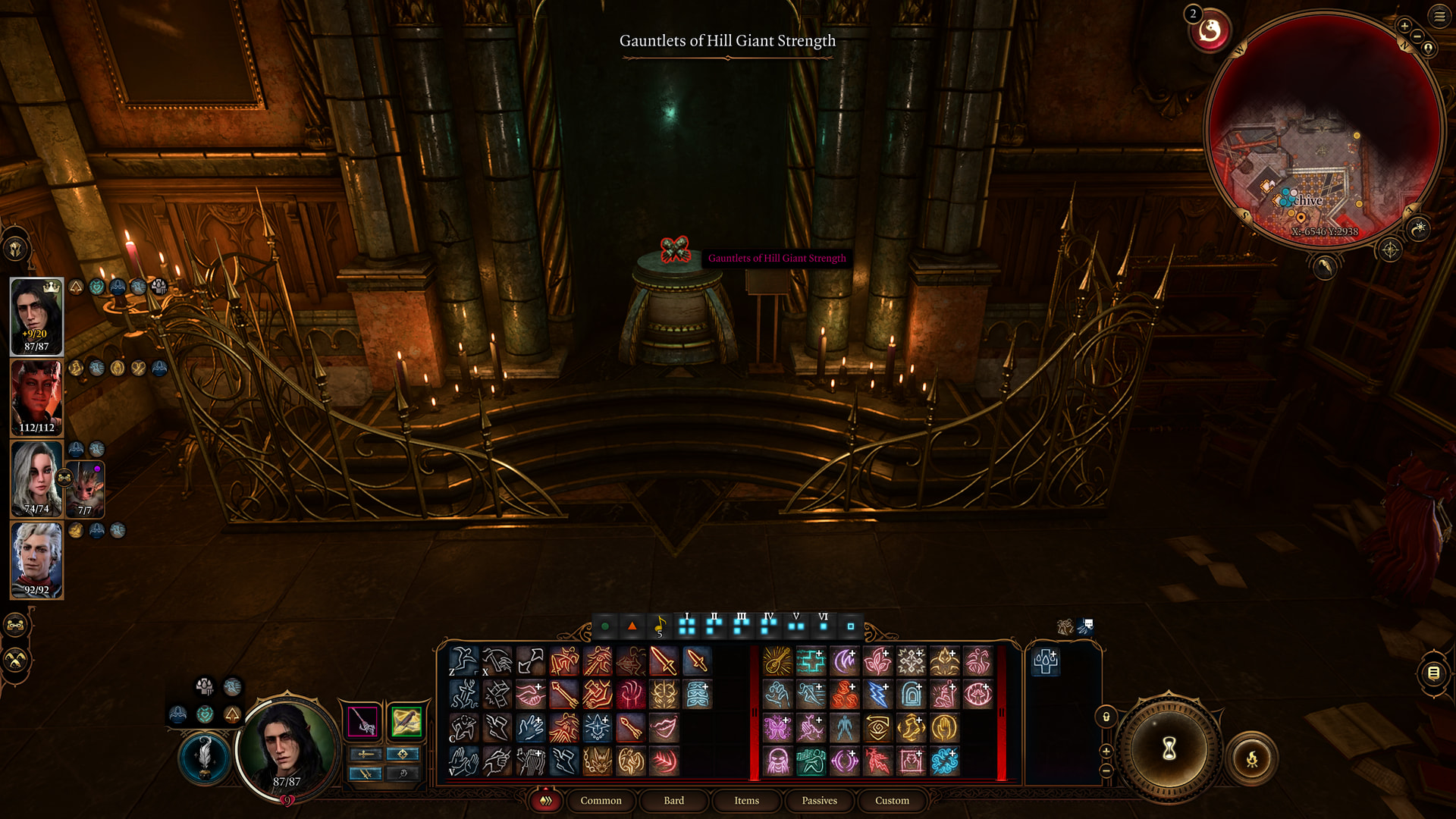Select the red tiefling party portrait
The width and height of the screenshot is (1456, 819).
36,398
